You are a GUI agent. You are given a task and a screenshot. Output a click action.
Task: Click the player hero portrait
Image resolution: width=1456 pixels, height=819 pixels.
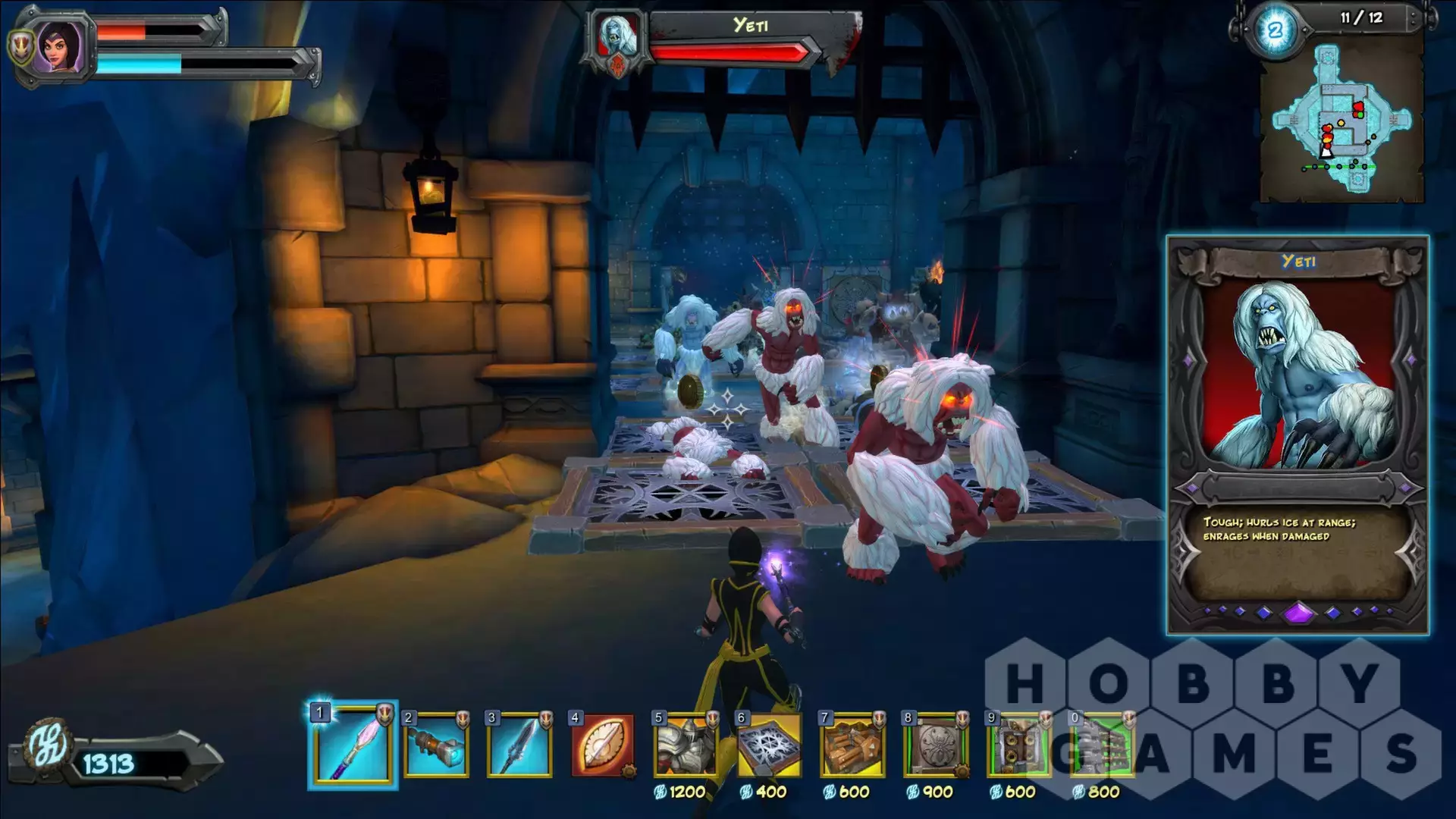tap(58, 45)
